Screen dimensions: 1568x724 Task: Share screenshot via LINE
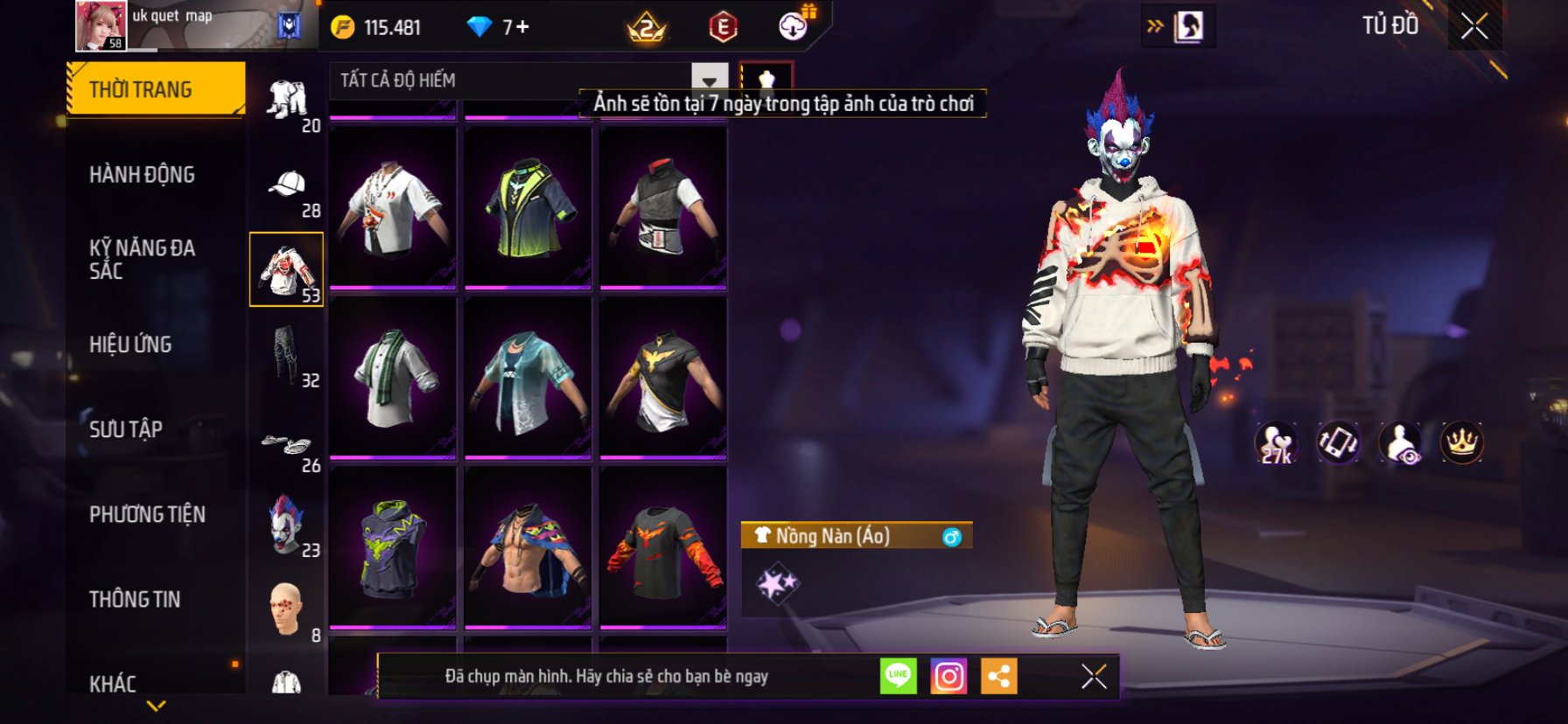point(898,676)
